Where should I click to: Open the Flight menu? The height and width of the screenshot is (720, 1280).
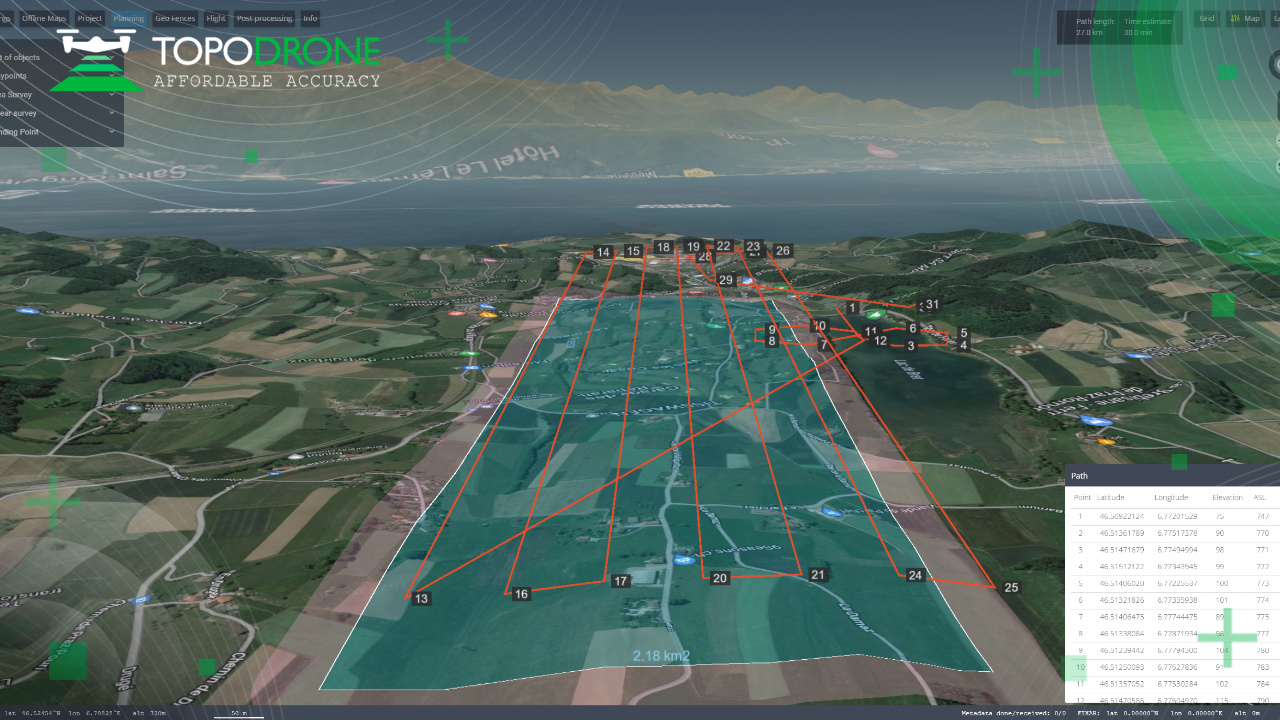click(x=216, y=18)
